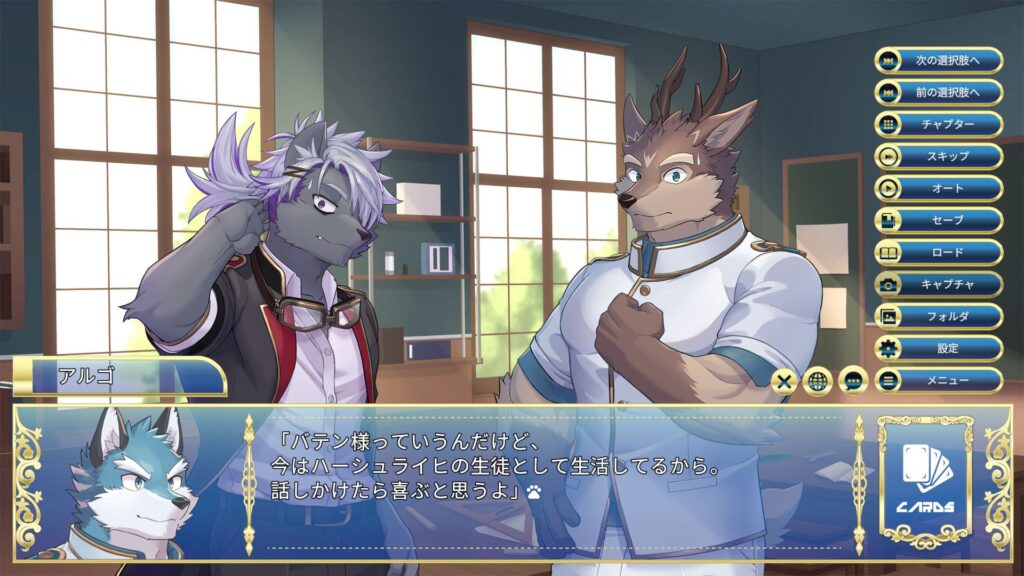The height and width of the screenshot is (576, 1024).
Task: Open the チャプター chapter list
Action: pyautogui.click(x=938, y=124)
